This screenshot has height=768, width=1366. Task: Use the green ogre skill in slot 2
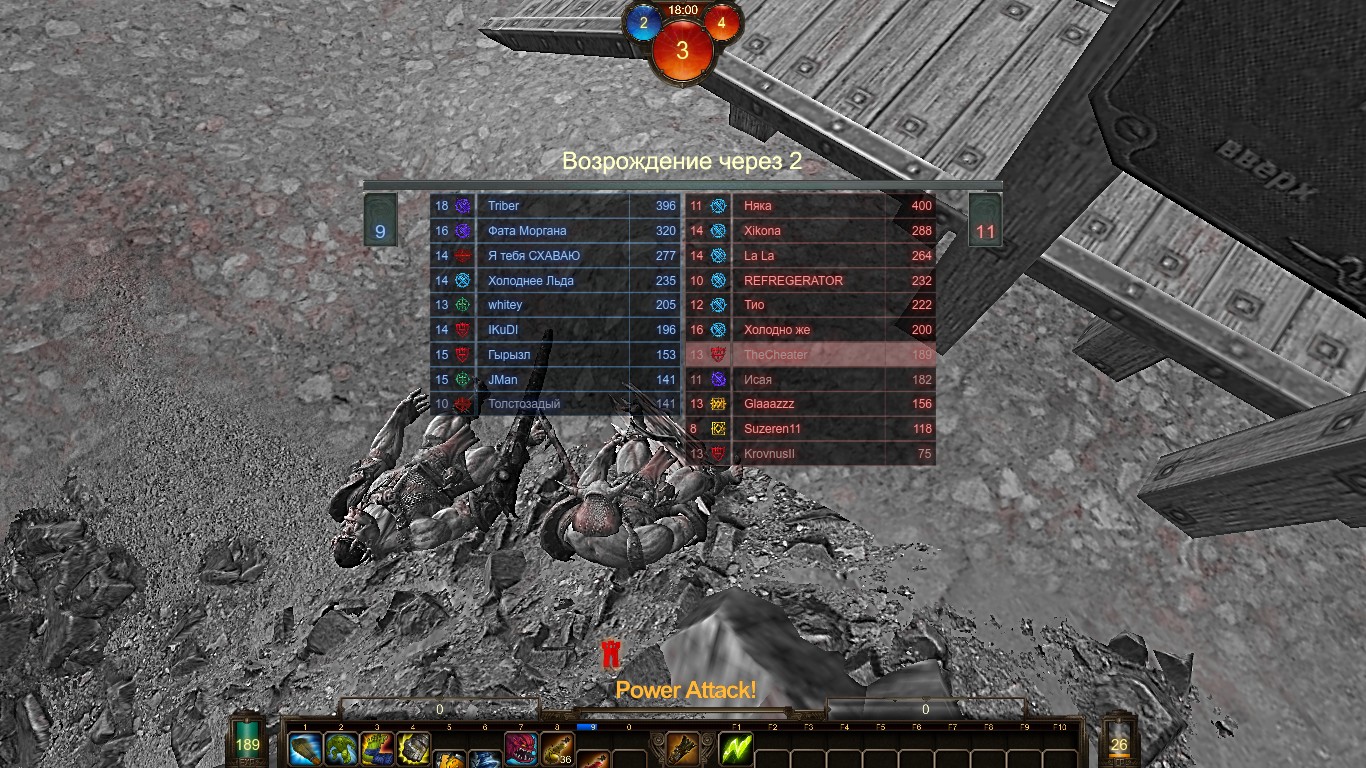coord(341,749)
